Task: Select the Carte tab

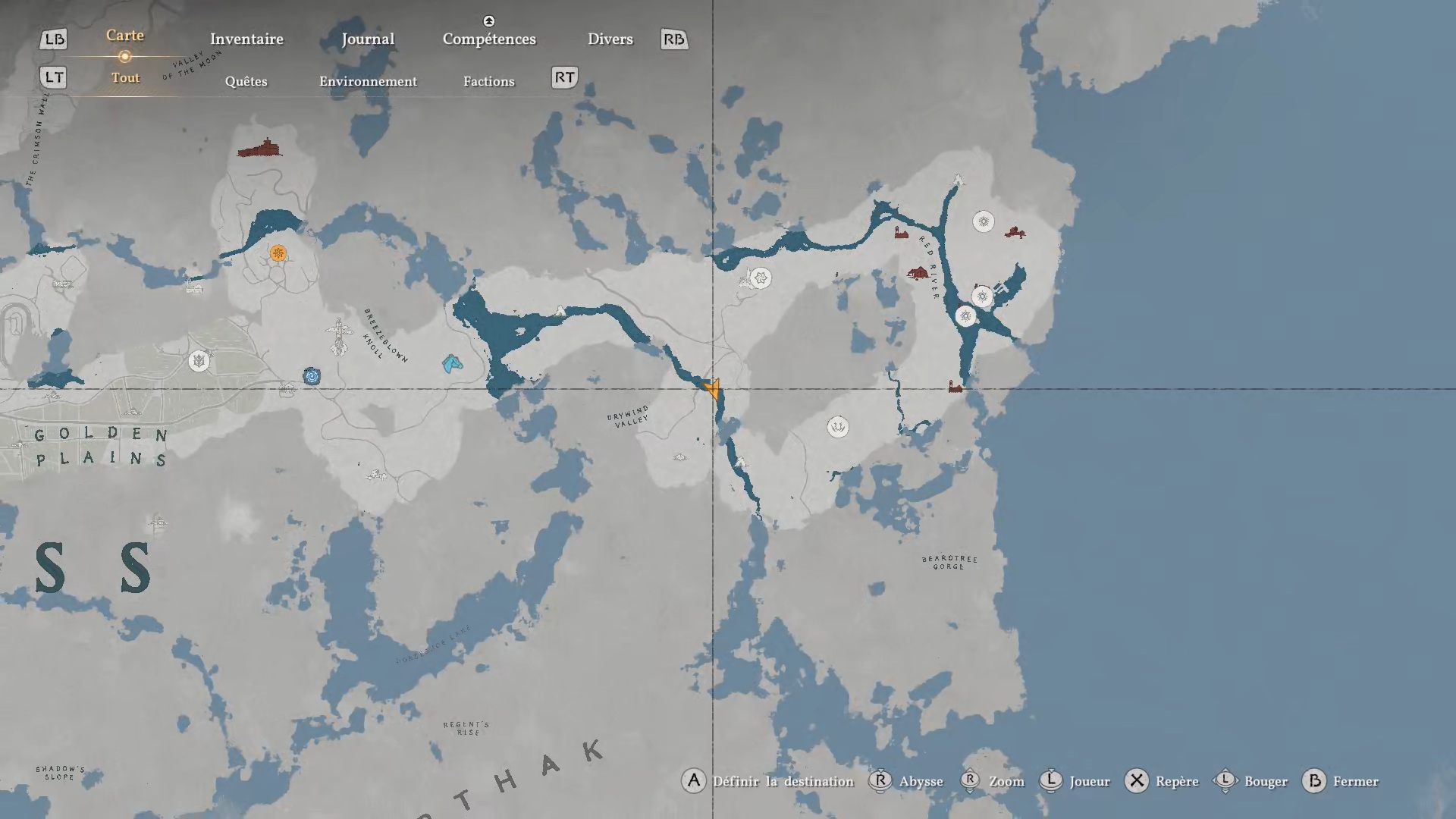Action: [125, 36]
